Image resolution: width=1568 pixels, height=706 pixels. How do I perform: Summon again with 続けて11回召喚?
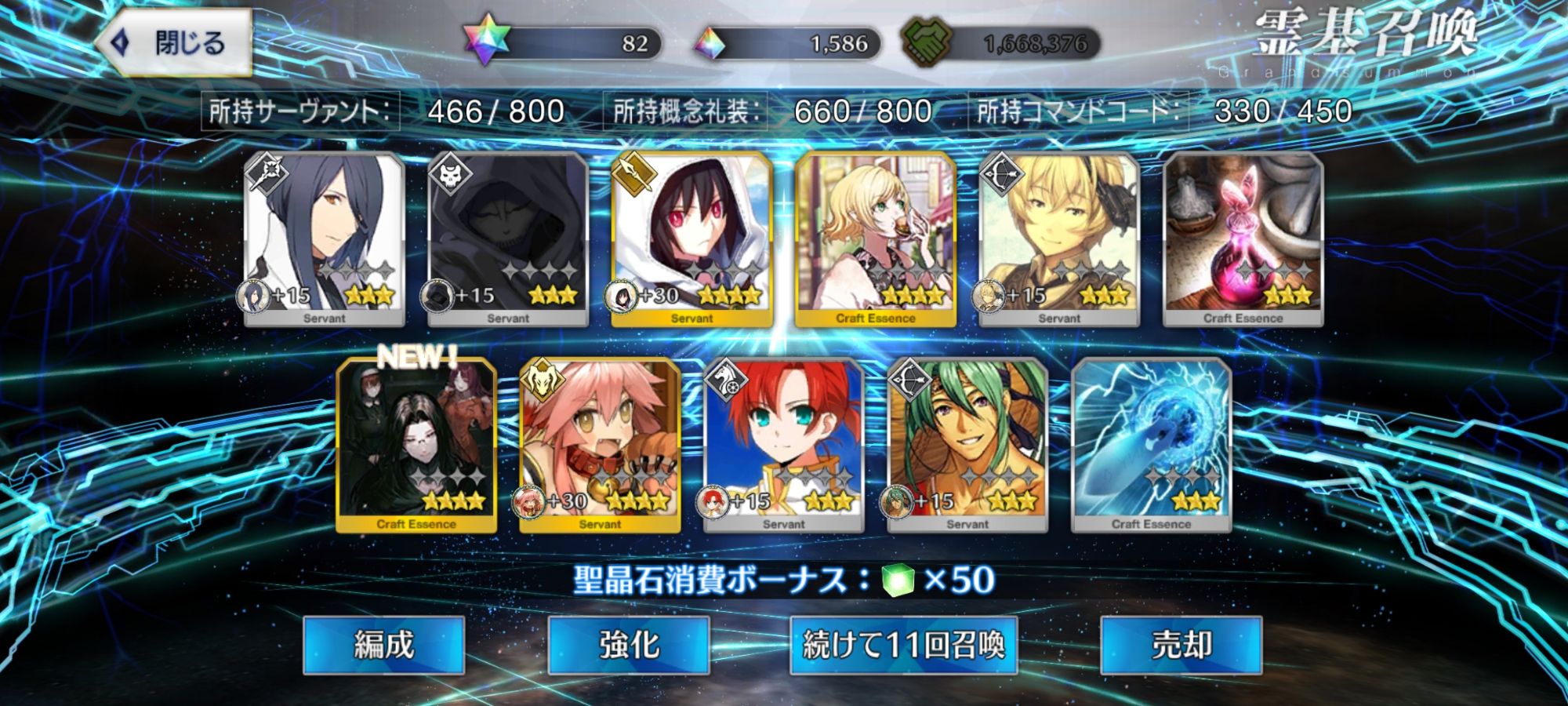tap(903, 645)
